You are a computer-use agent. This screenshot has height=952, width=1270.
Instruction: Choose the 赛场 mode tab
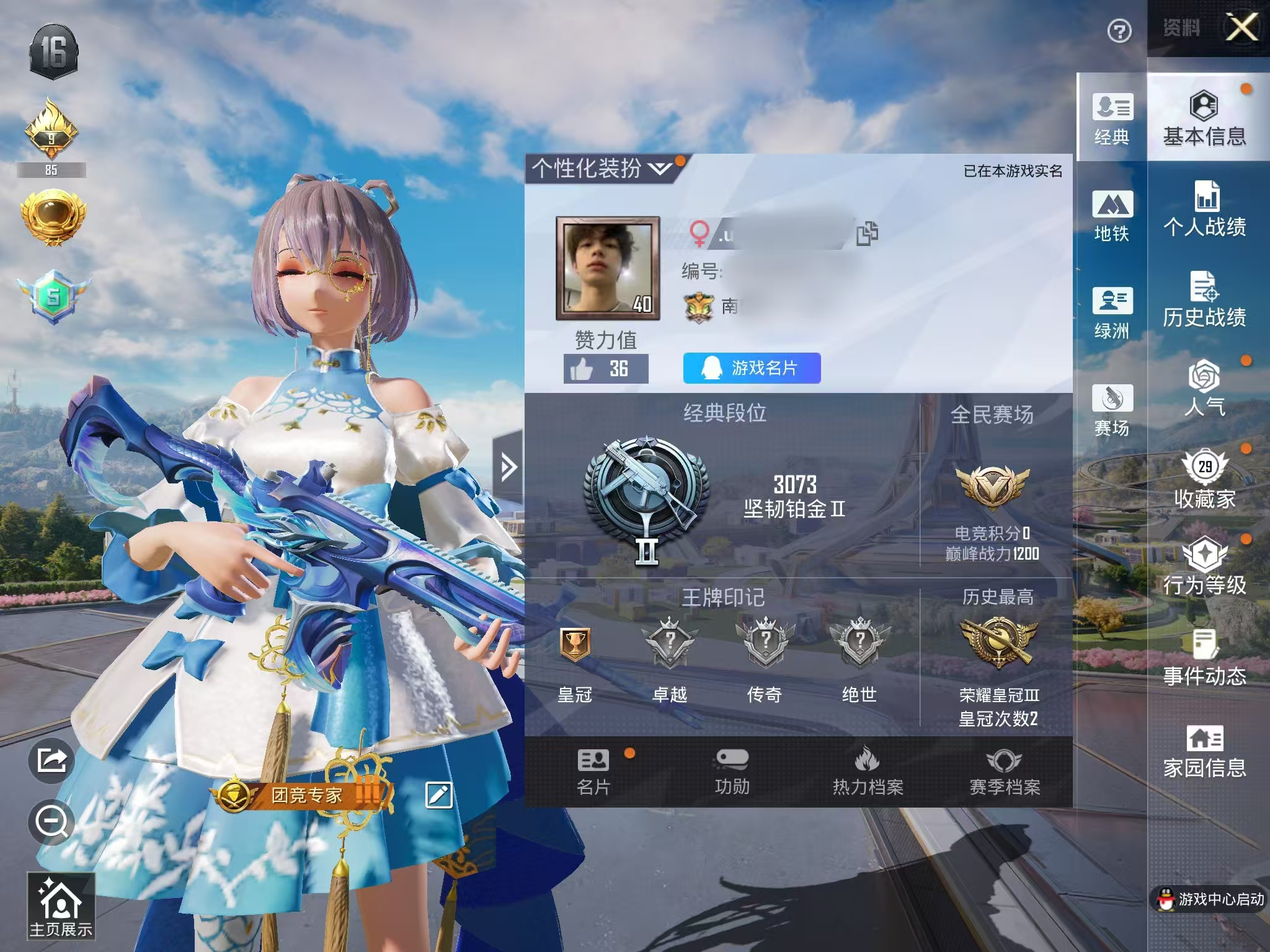pyautogui.click(x=1112, y=410)
